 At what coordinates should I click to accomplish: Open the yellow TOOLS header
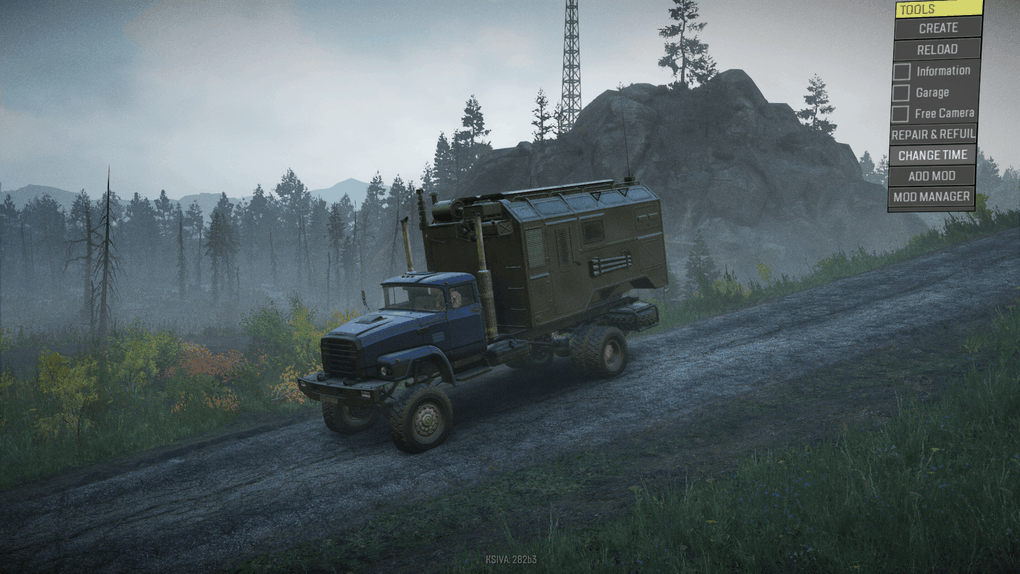point(938,9)
